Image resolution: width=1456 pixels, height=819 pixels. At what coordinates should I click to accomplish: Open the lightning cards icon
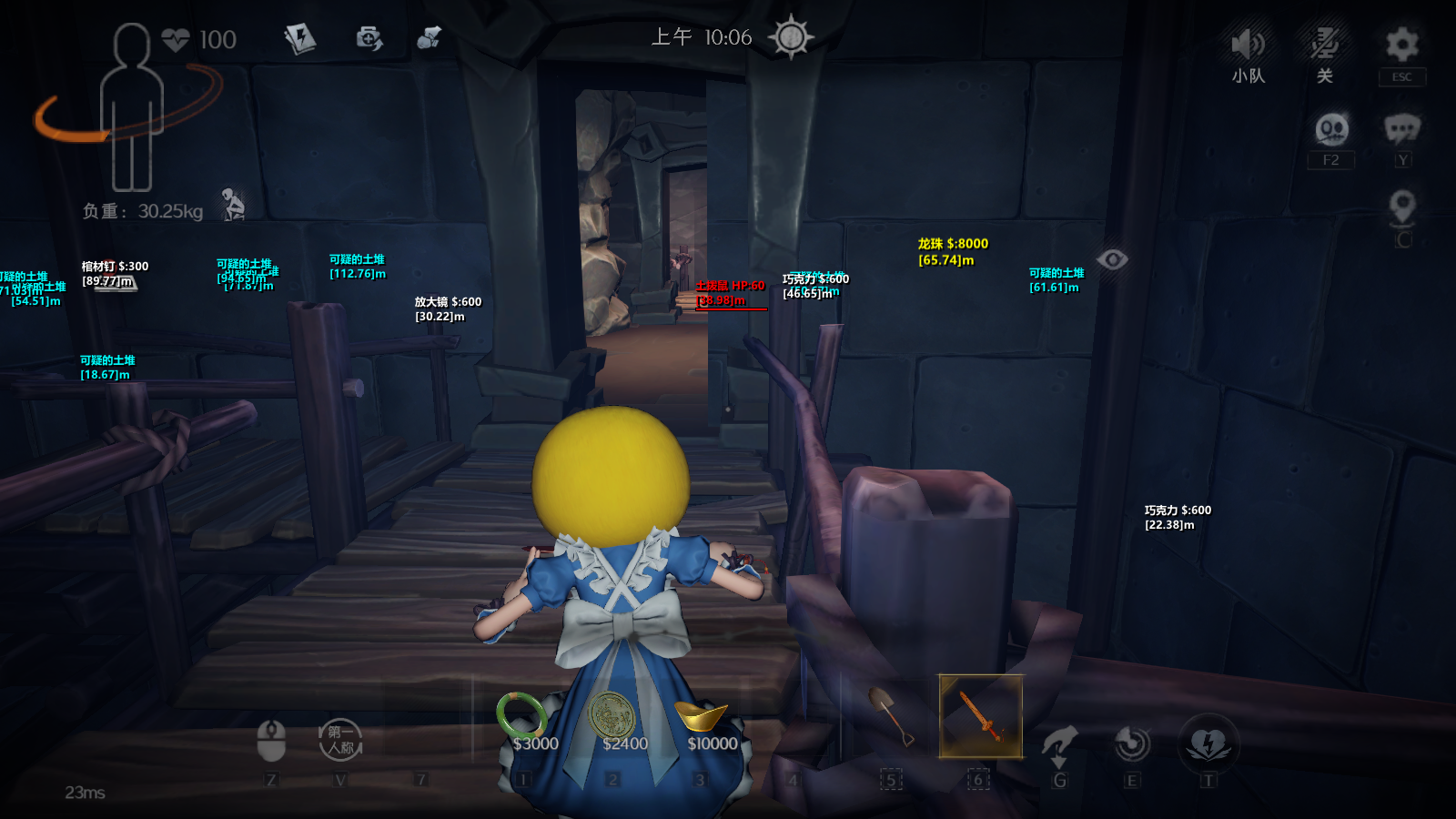299,38
